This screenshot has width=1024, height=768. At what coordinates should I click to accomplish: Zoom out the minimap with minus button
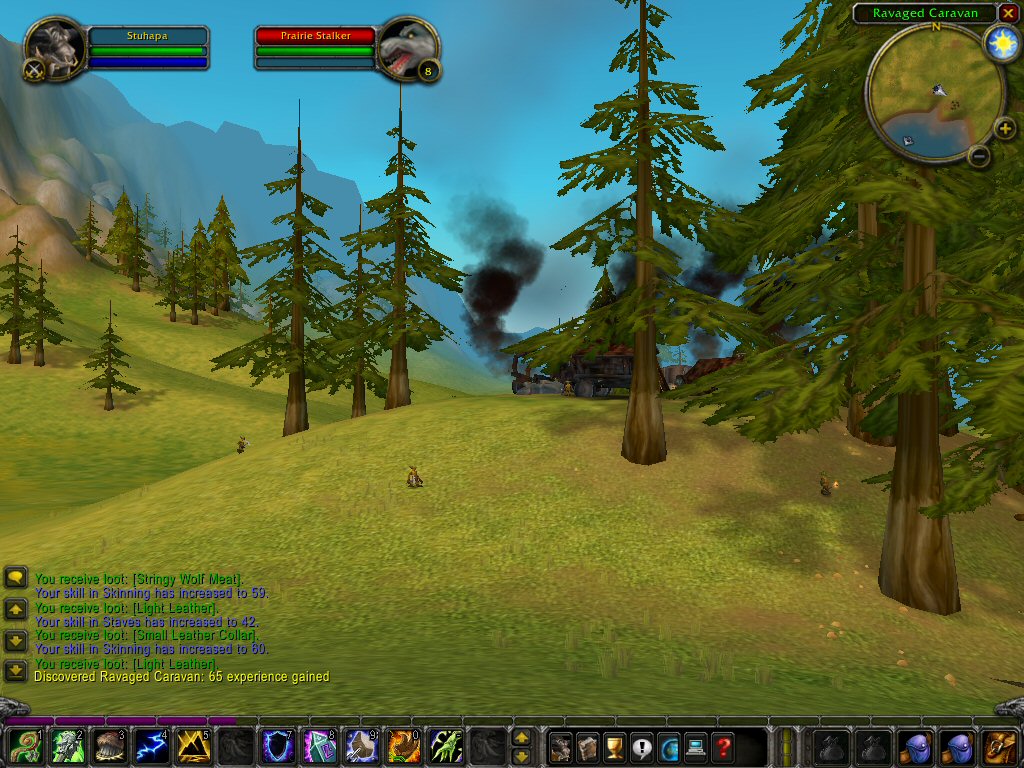979,155
